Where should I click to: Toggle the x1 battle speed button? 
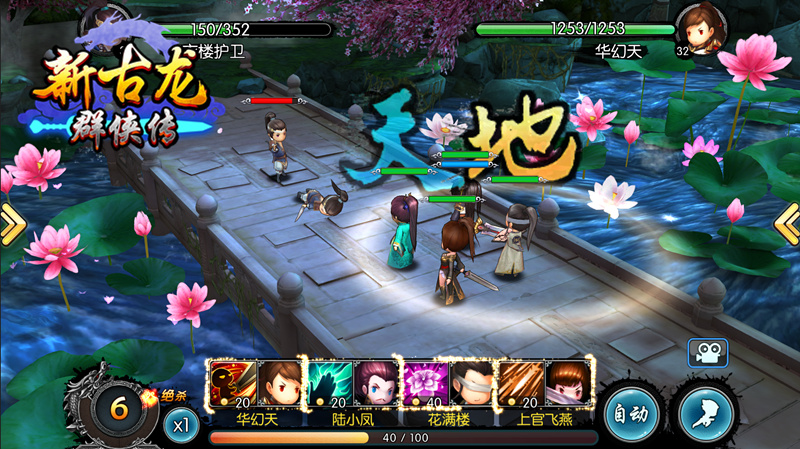[181, 424]
